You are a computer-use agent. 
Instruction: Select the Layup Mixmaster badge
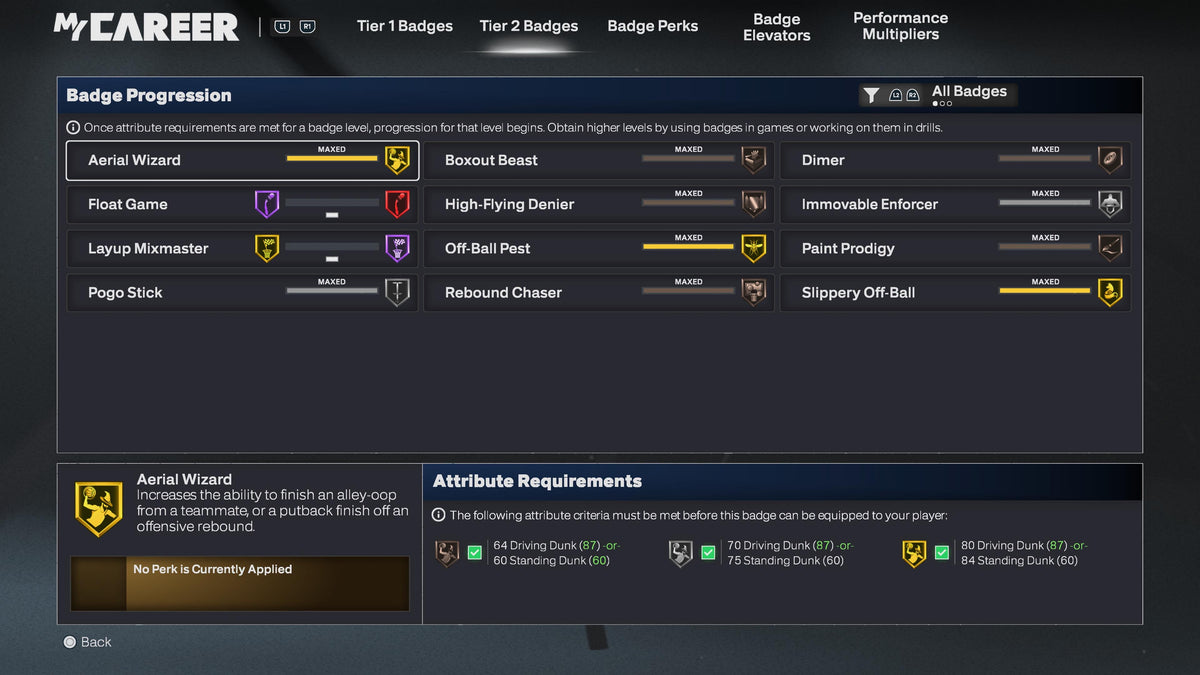click(242, 248)
